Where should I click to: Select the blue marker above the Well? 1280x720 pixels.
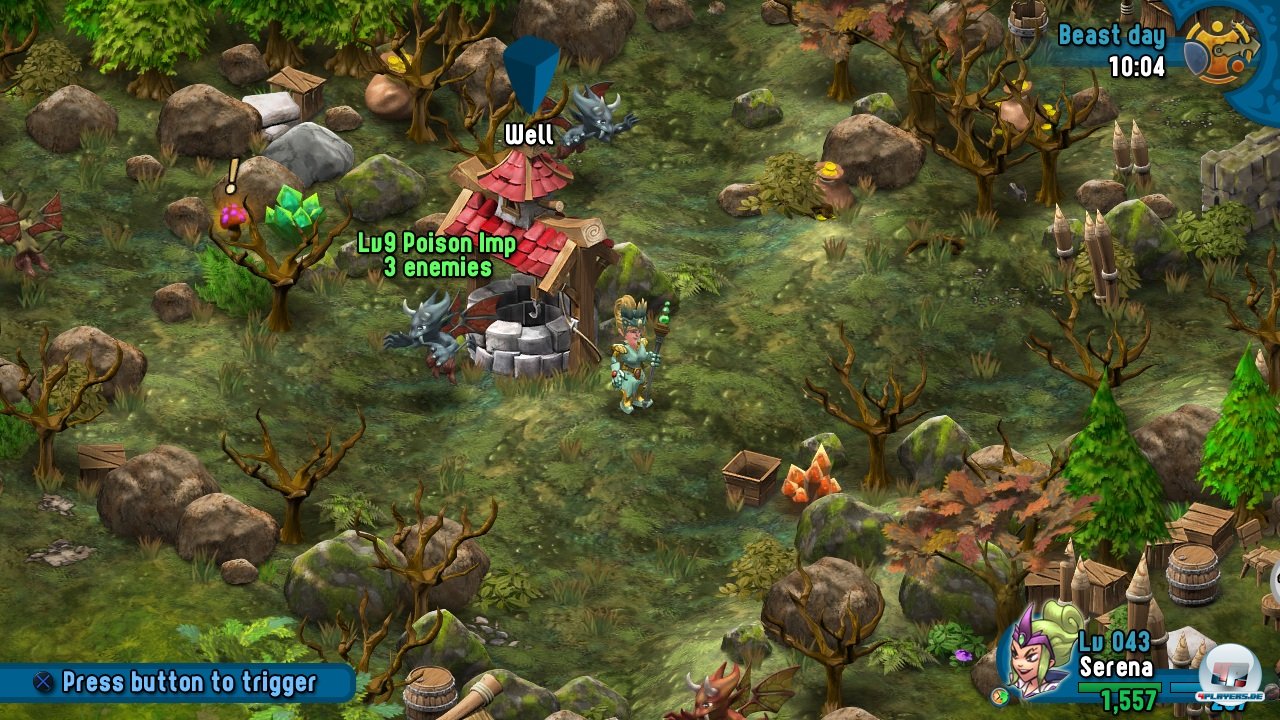pyautogui.click(x=530, y=75)
